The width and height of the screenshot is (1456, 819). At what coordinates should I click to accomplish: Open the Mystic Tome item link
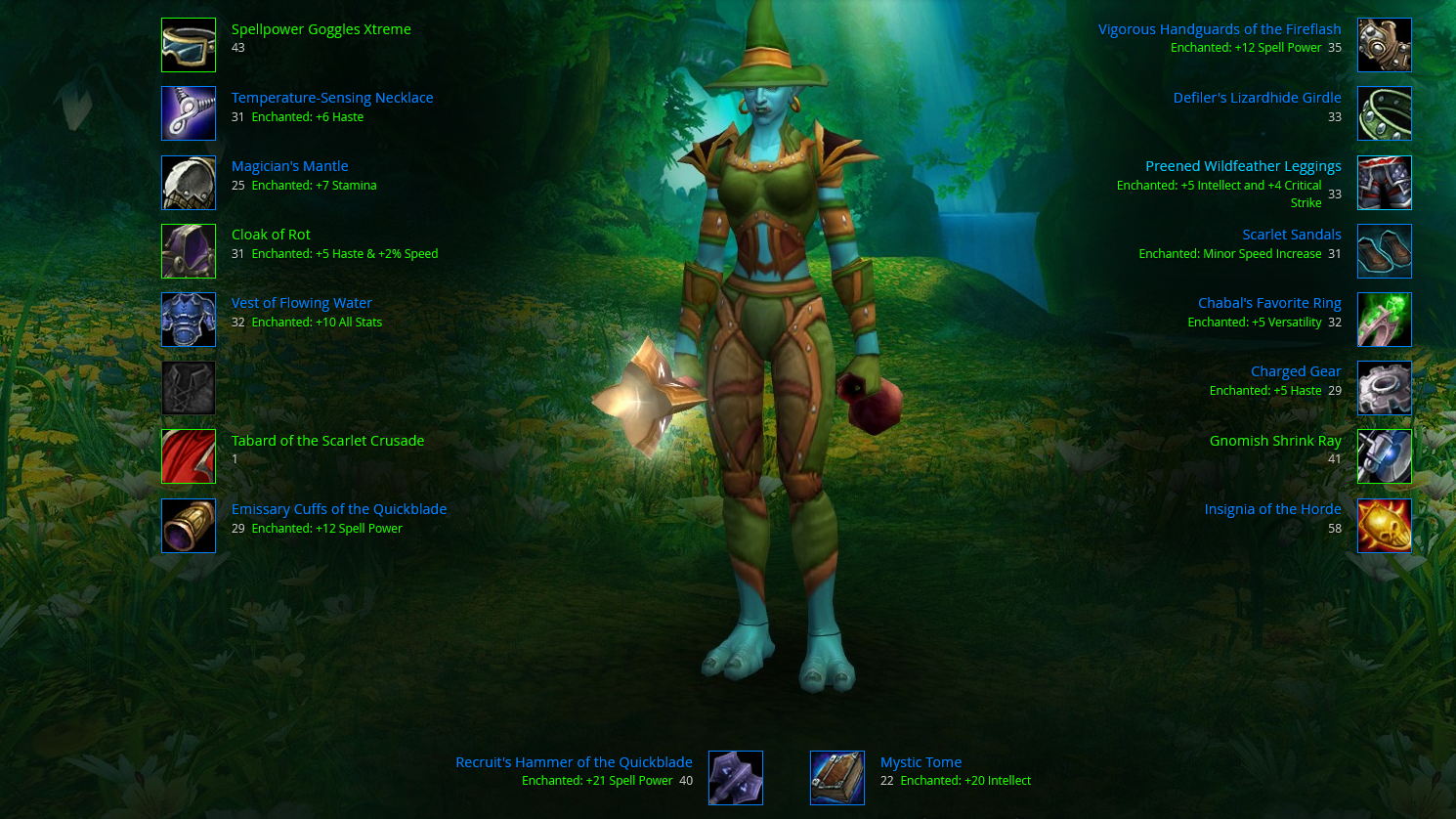[x=921, y=762]
